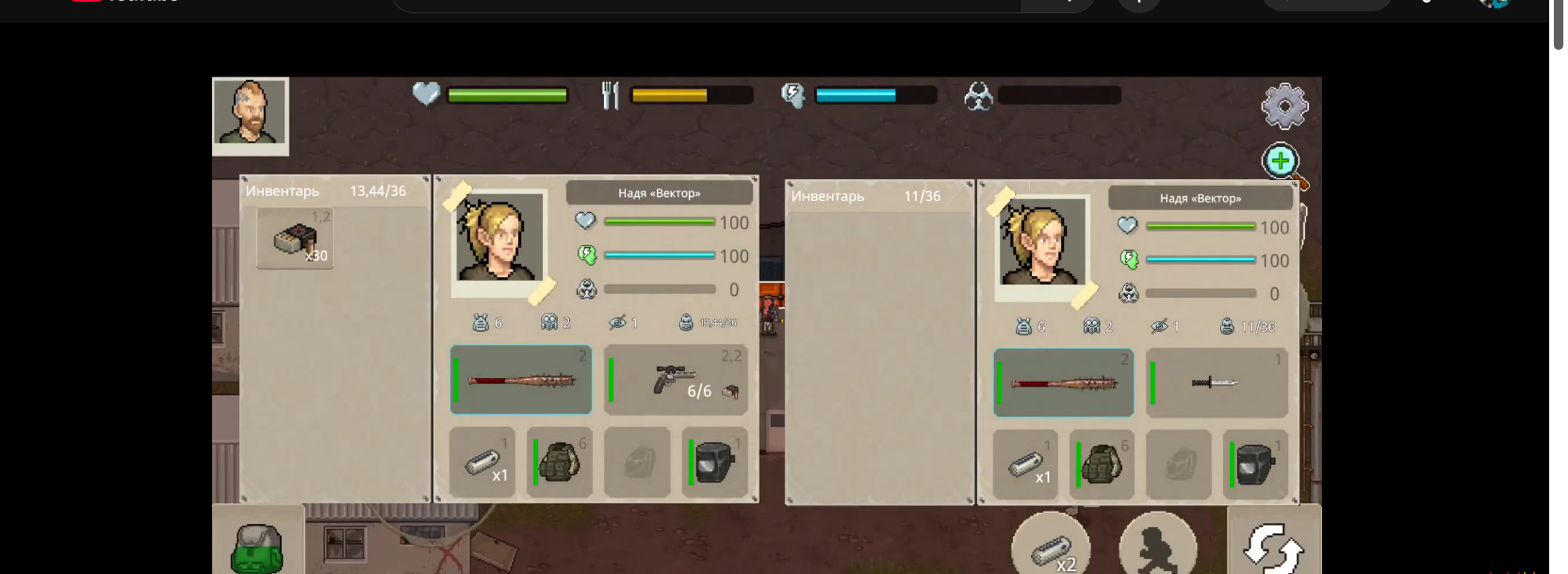The image size is (1568, 574).
Task: Select the spiked bat beside the knife
Action: click(1064, 383)
